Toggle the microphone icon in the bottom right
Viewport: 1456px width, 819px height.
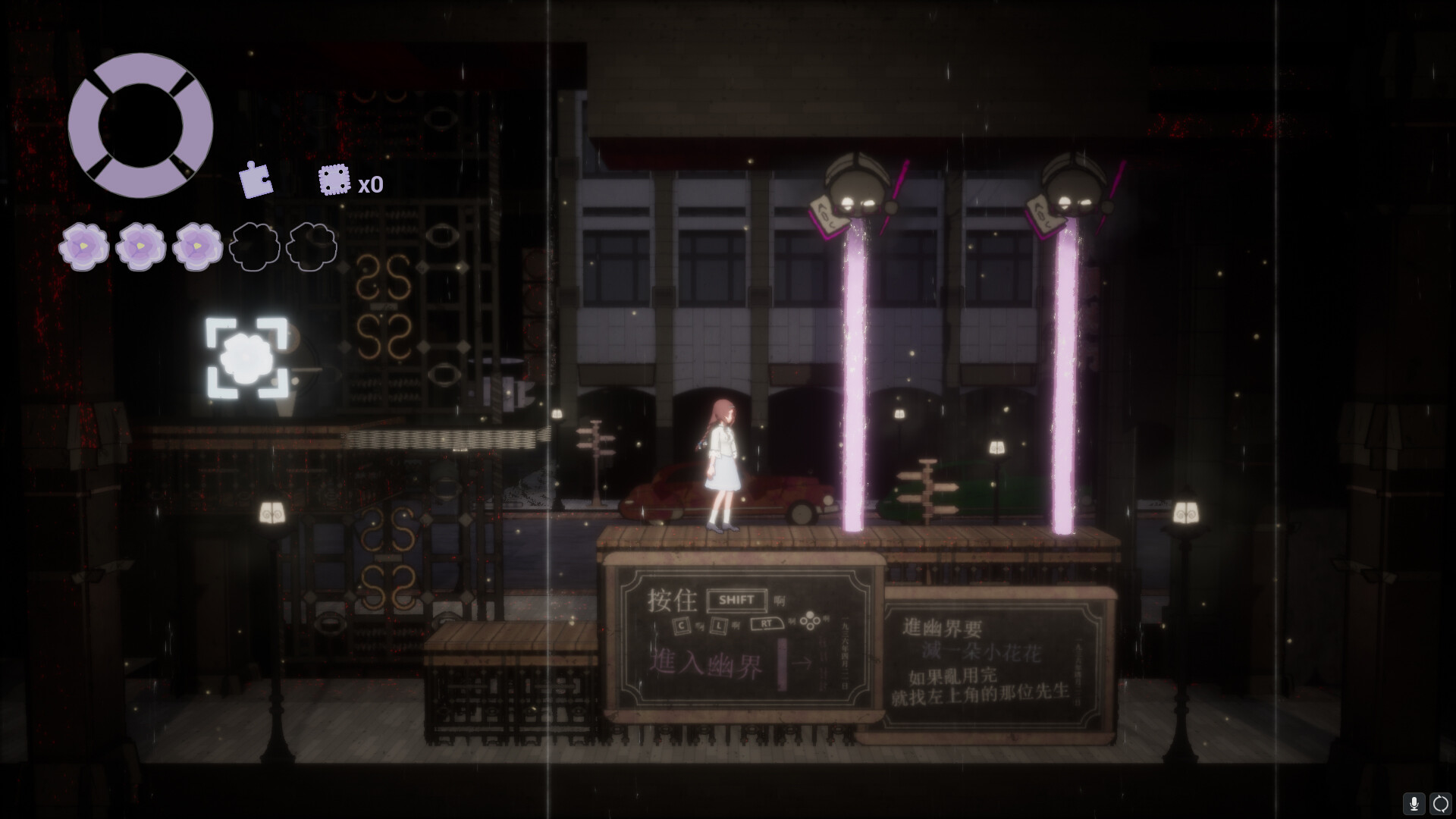(x=1415, y=802)
